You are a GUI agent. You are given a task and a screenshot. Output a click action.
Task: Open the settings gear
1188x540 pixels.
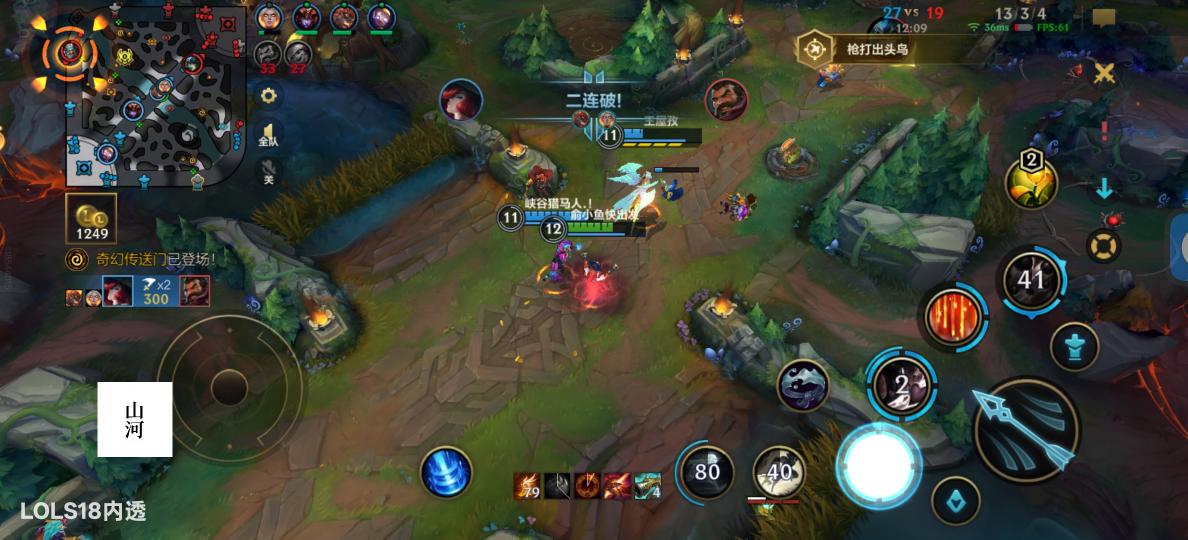[268, 96]
